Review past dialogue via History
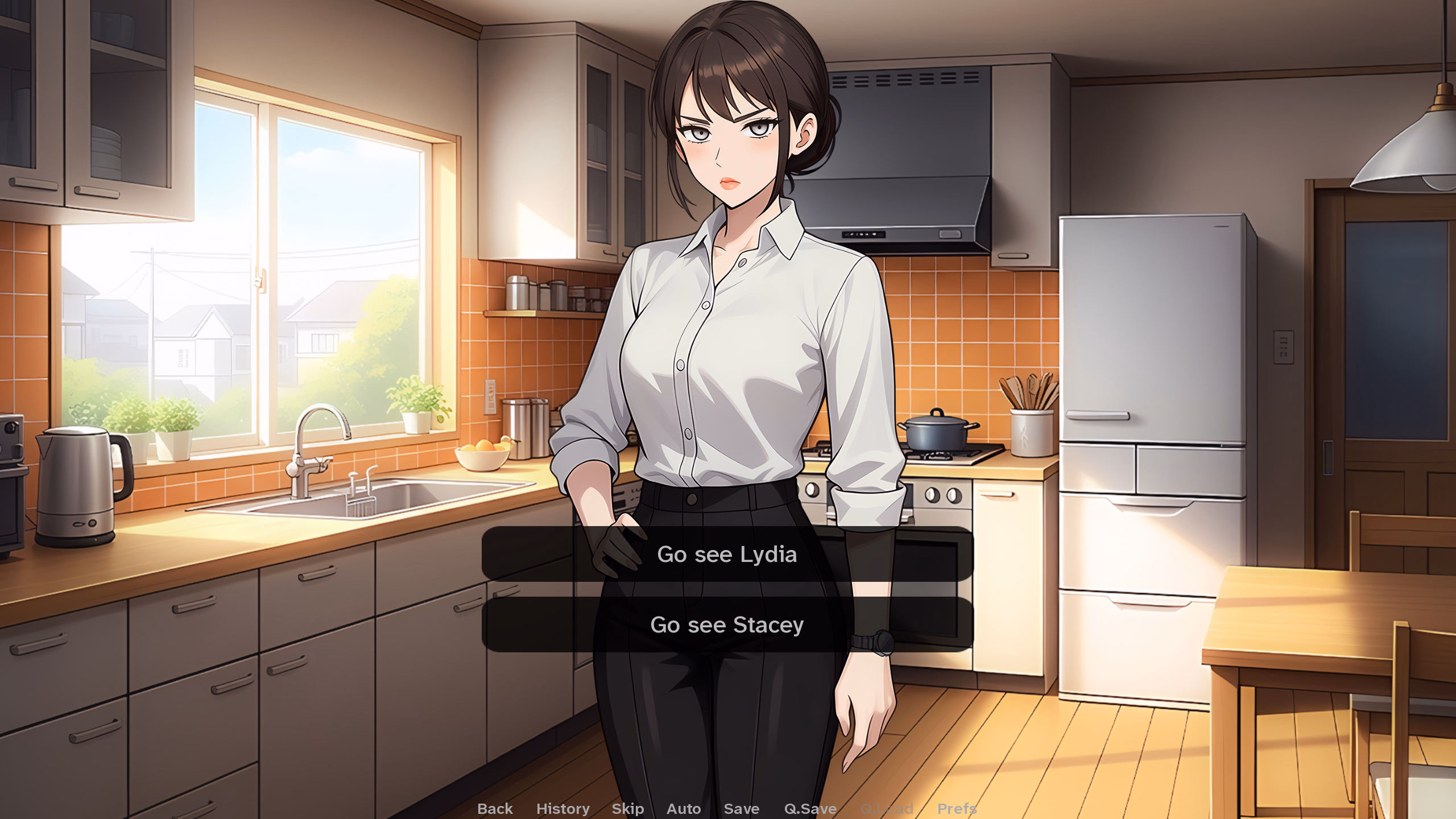Image resolution: width=1456 pixels, height=819 pixels. pos(562,808)
